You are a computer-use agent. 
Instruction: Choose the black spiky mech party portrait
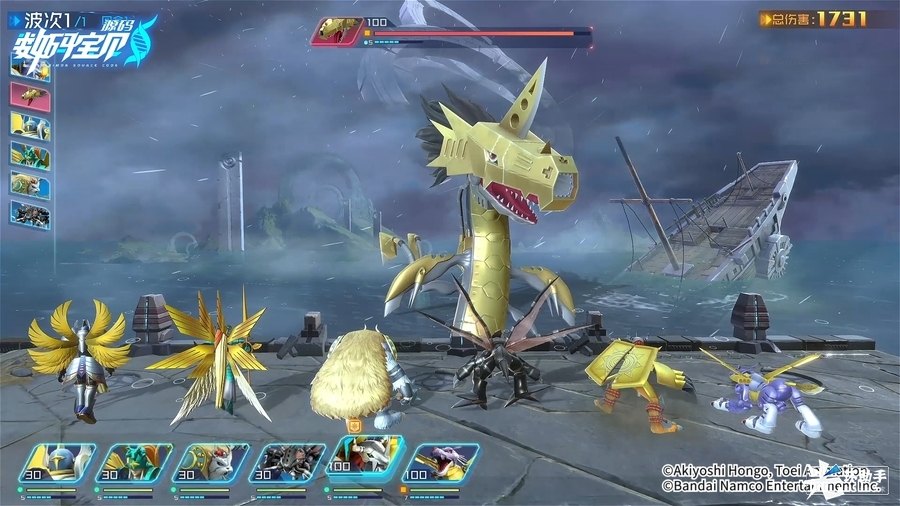[288, 464]
